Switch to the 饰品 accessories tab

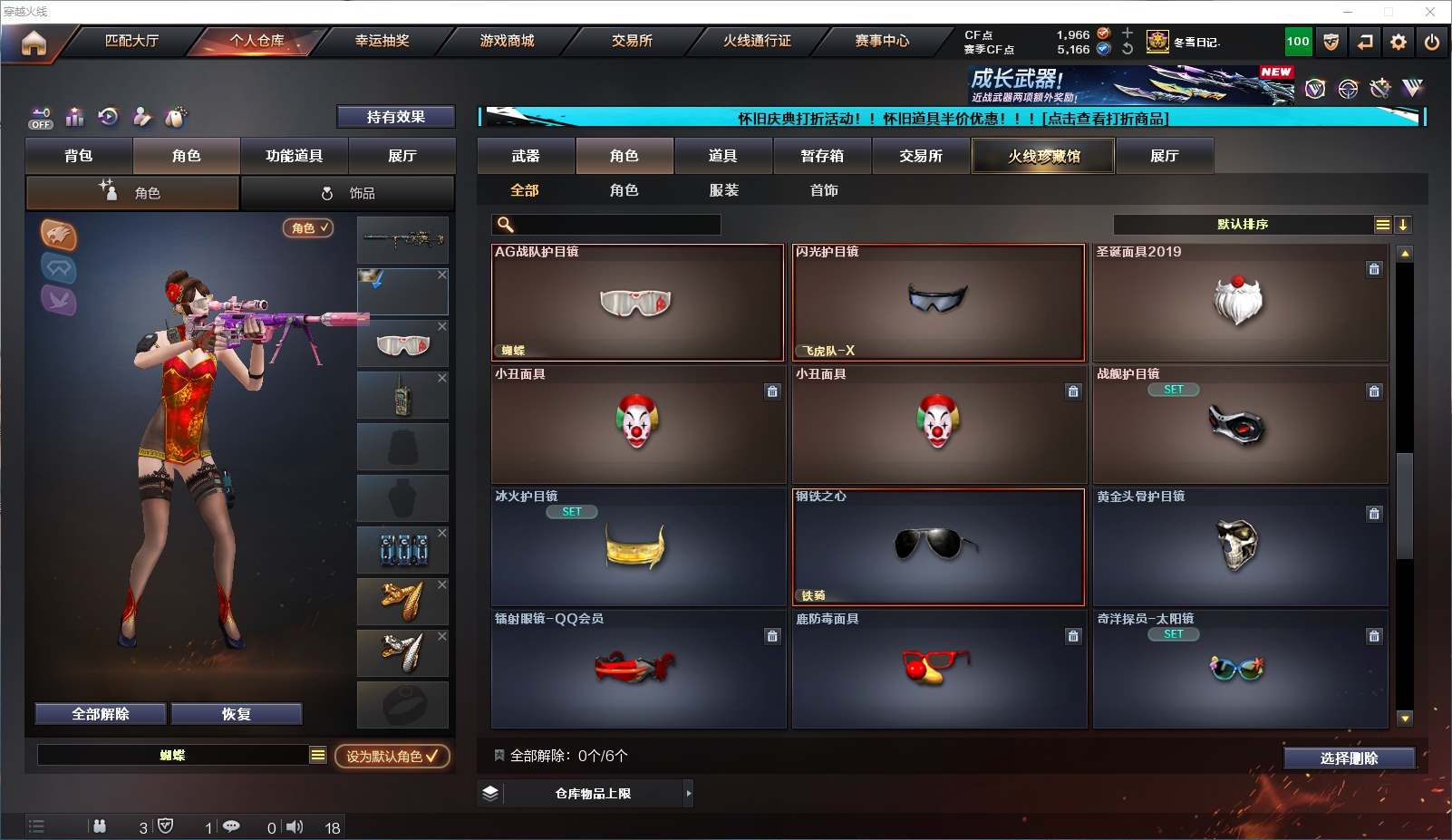tap(348, 193)
